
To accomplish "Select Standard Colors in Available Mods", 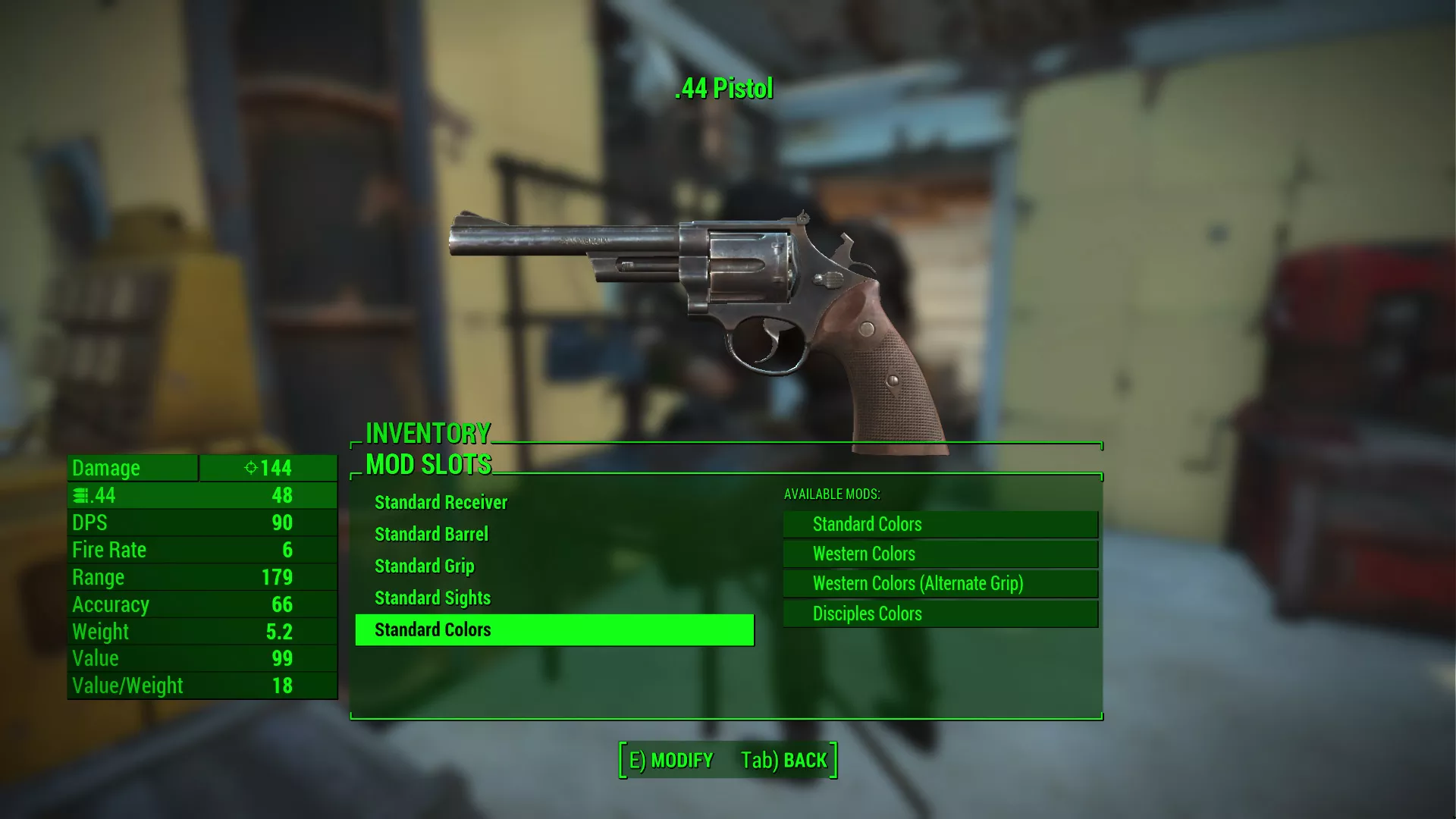I will click(x=940, y=525).
